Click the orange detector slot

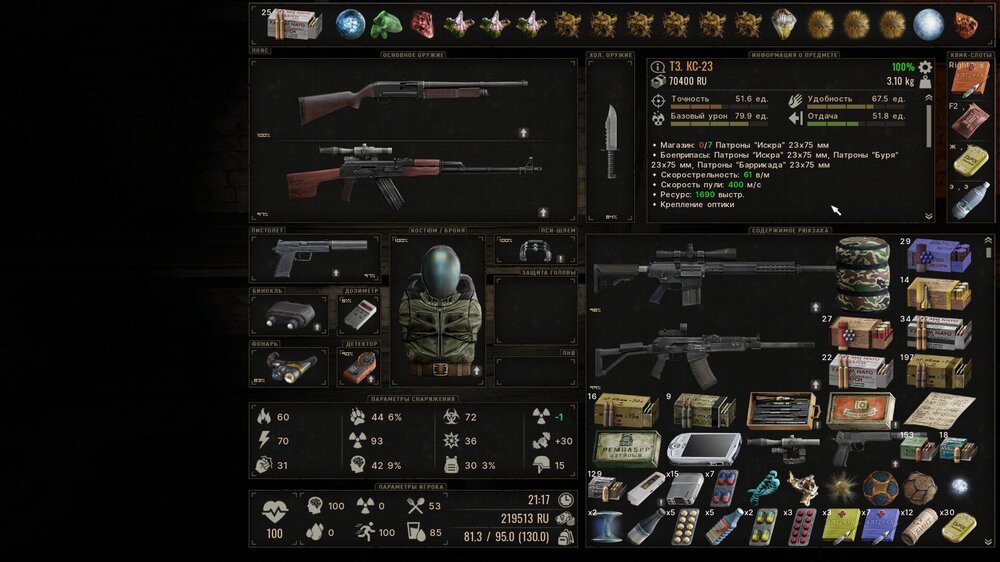click(x=359, y=367)
